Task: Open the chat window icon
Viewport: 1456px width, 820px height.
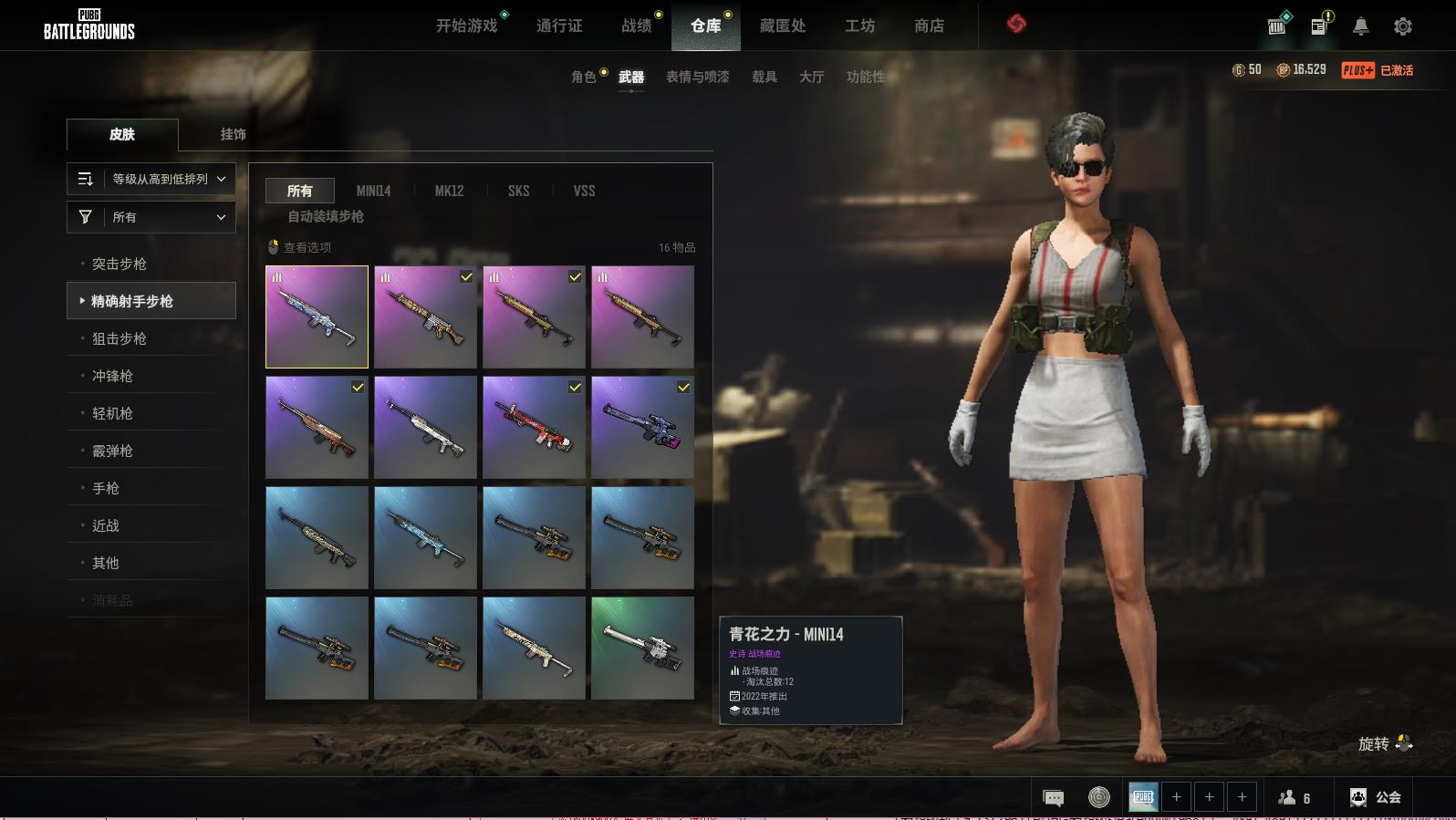Action: pos(1053,798)
